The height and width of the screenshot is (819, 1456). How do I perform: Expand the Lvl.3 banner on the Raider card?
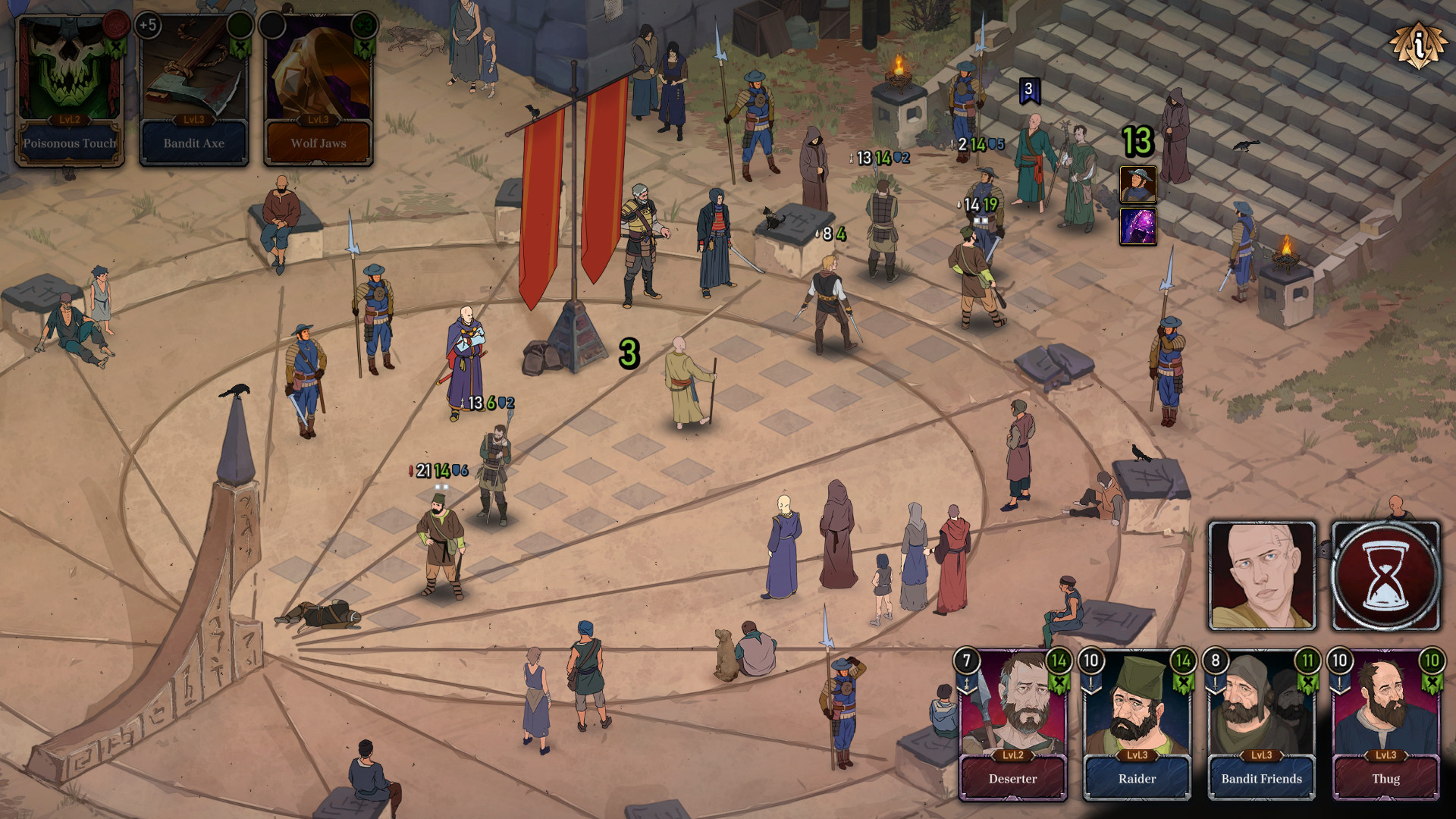coord(1138,755)
